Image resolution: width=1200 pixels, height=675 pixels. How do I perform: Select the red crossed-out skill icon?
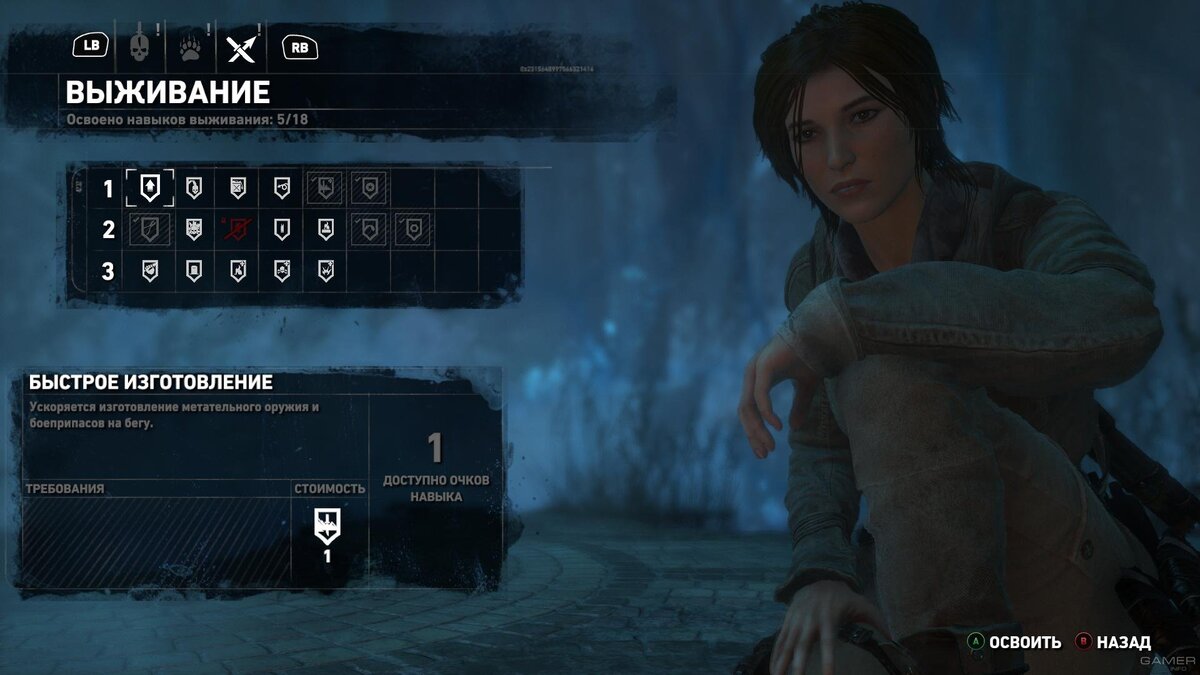[237, 229]
